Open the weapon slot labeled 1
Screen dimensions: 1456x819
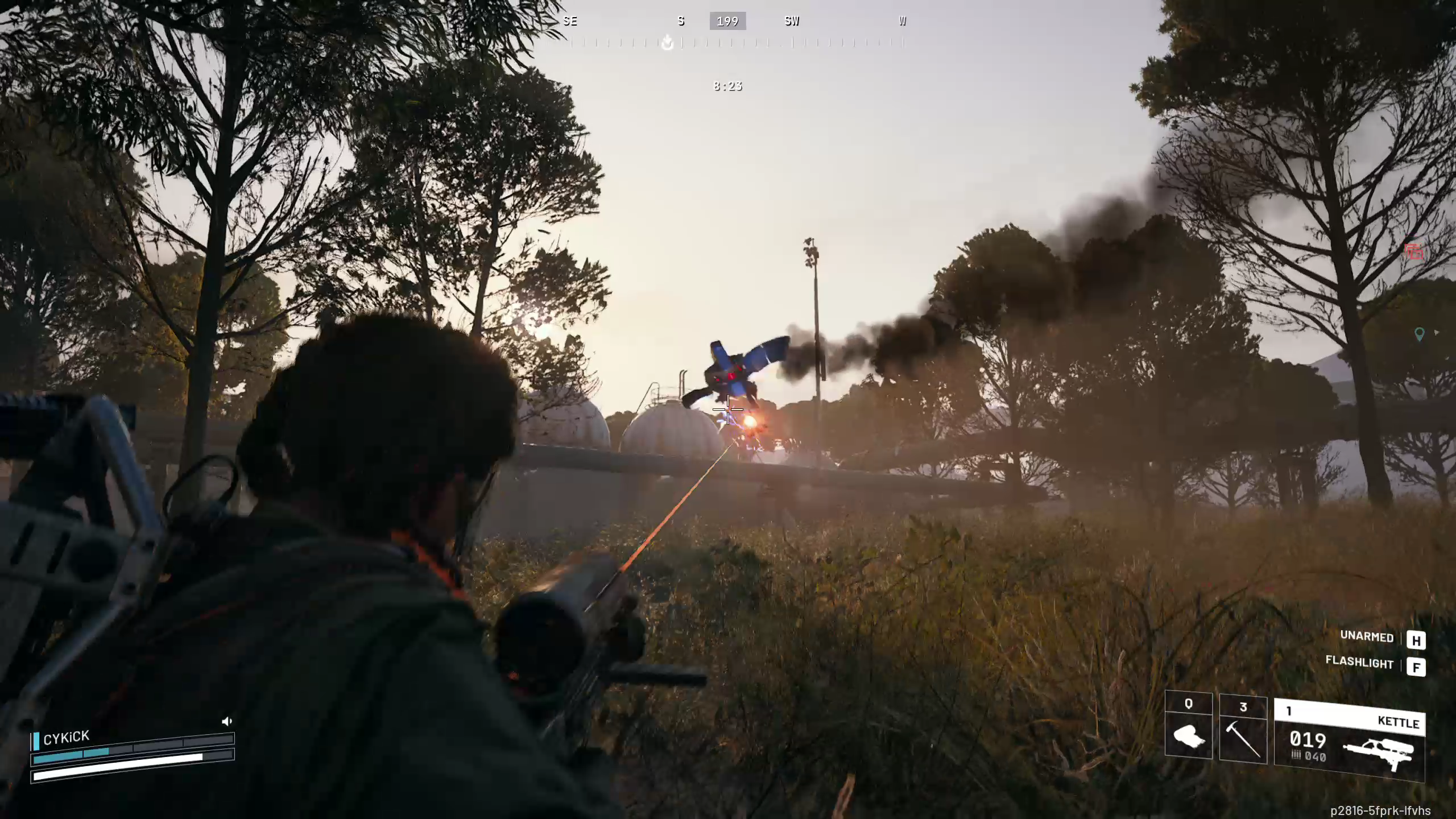(x=1289, y=711)
